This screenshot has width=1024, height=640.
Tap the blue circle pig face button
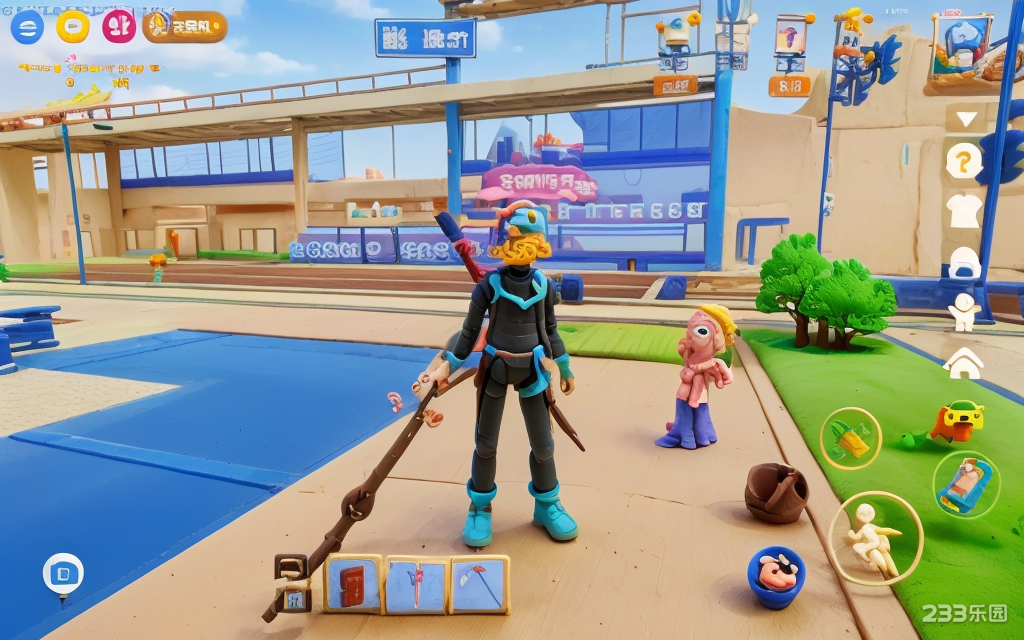[776, 577]
